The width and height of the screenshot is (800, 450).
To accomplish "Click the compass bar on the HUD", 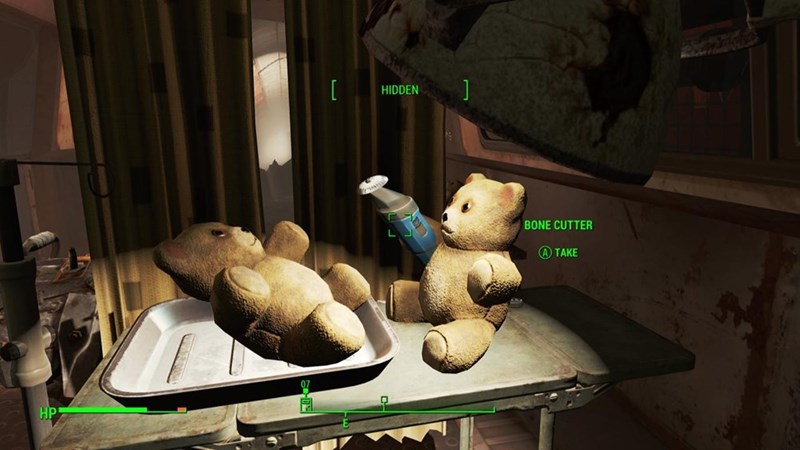I will 400,410.
